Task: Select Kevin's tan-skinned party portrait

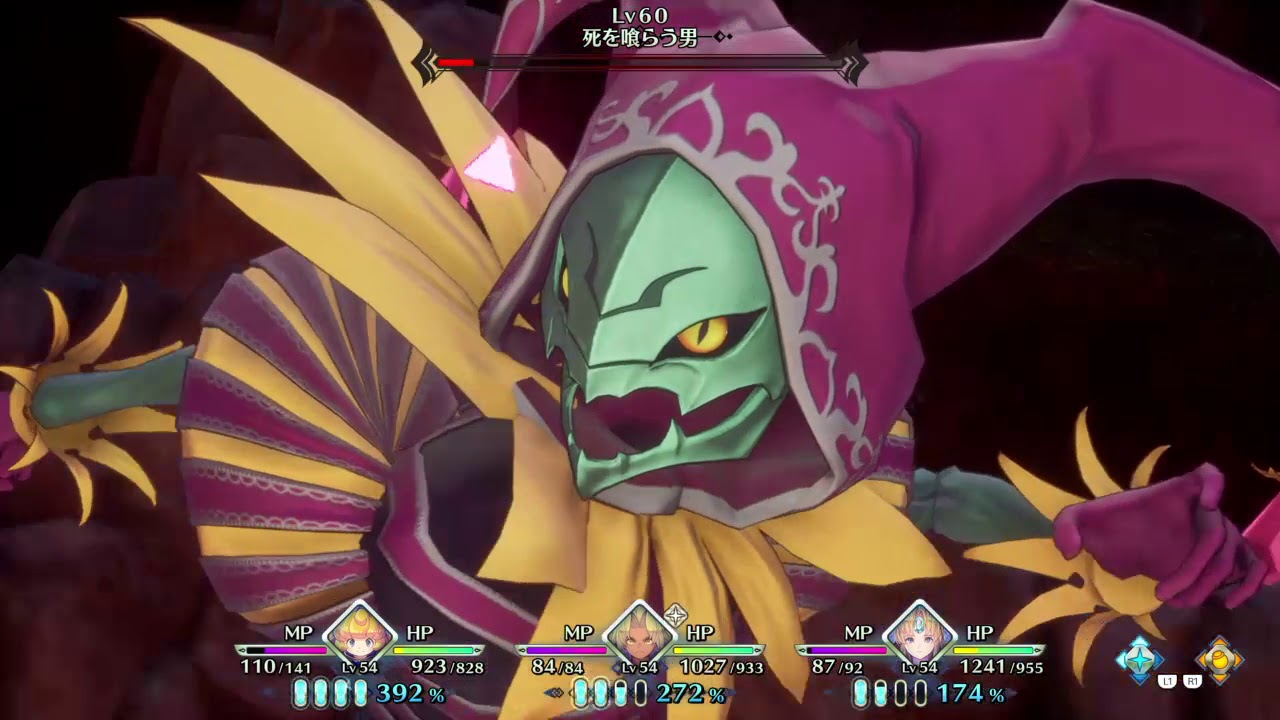Action: pyautogui.click(x=638, y=633)
